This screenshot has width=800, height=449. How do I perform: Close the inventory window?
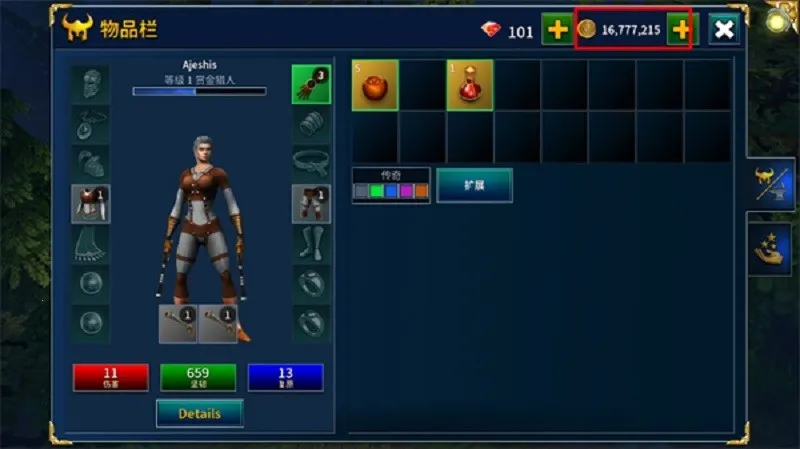click(x=724, y=29)
